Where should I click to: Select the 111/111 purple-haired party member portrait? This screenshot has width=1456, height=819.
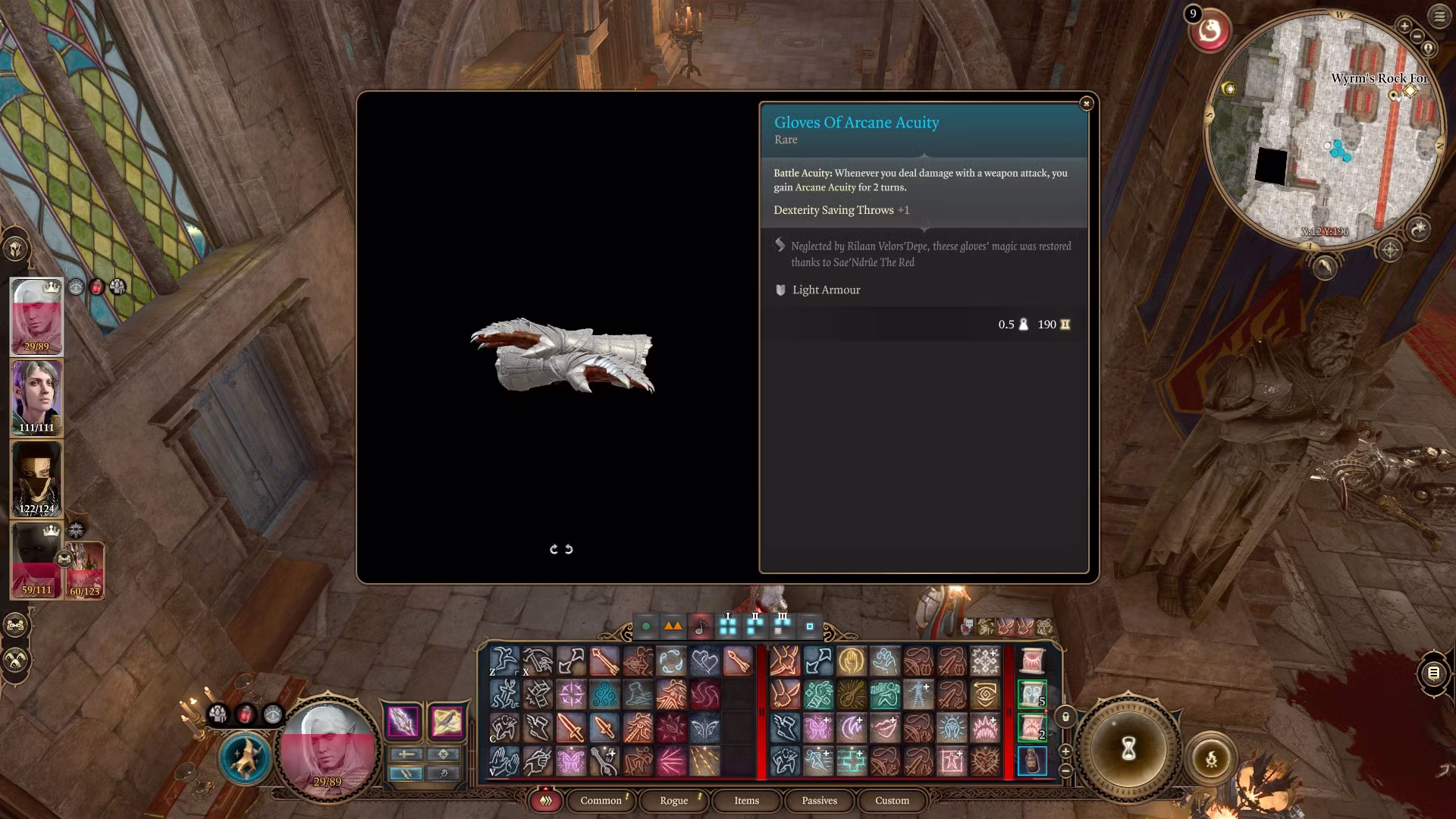36,397
